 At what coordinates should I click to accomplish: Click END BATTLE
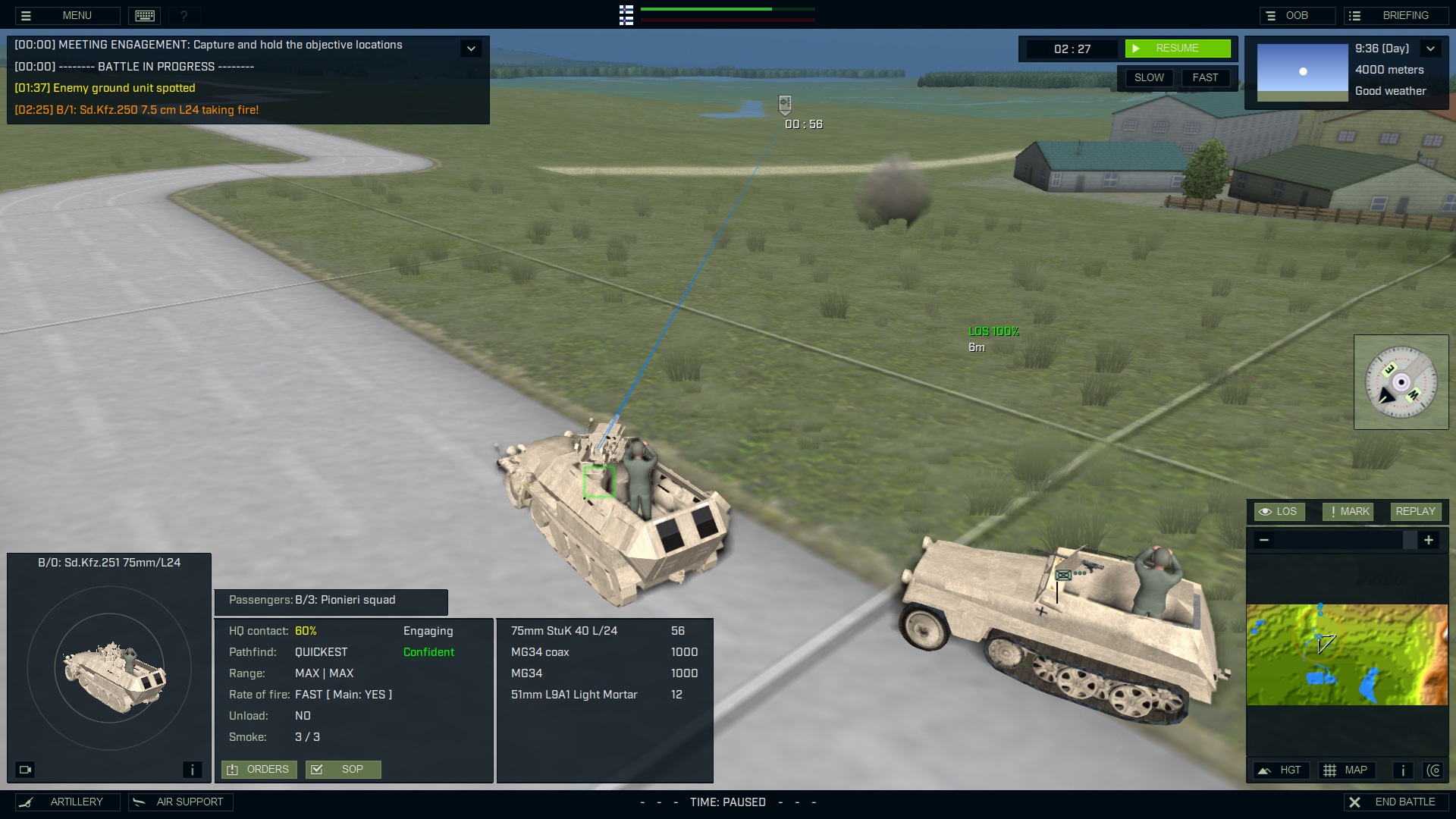1396,801
